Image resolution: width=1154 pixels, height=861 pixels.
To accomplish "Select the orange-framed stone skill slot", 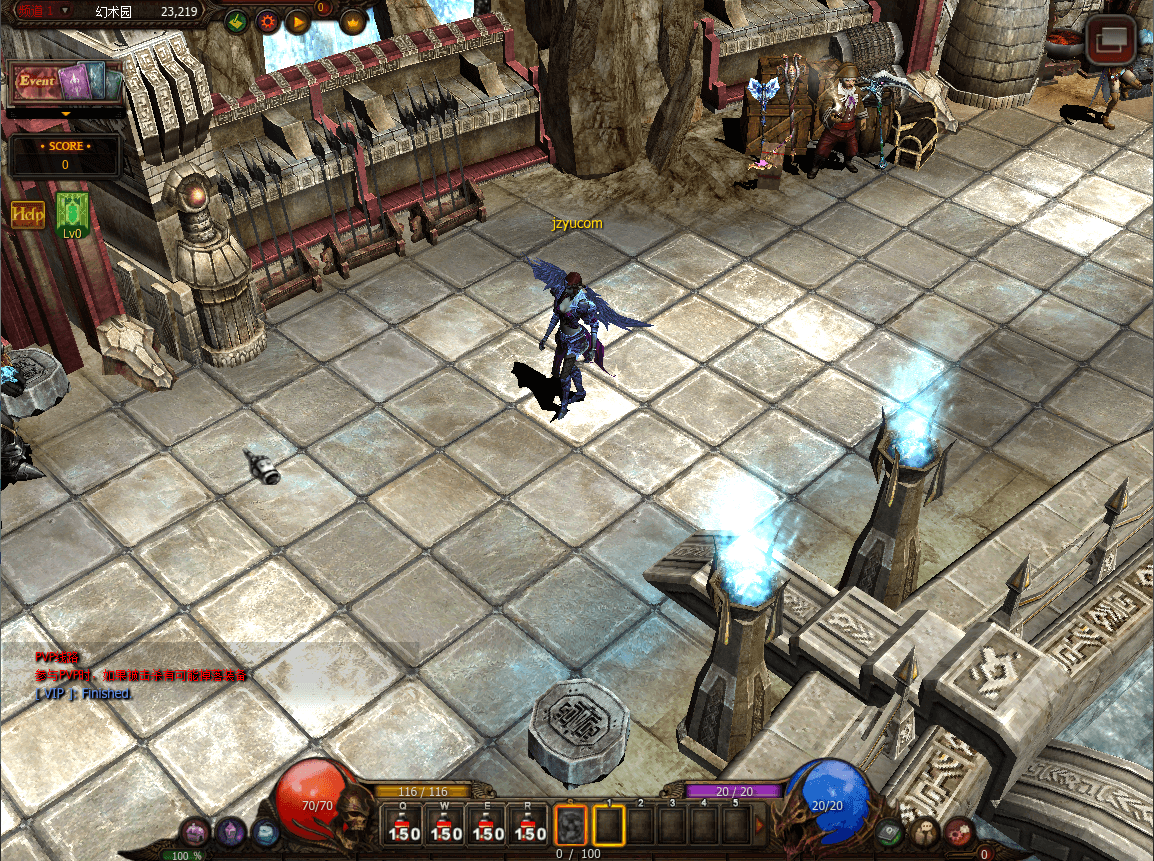I will click(571, 825).
